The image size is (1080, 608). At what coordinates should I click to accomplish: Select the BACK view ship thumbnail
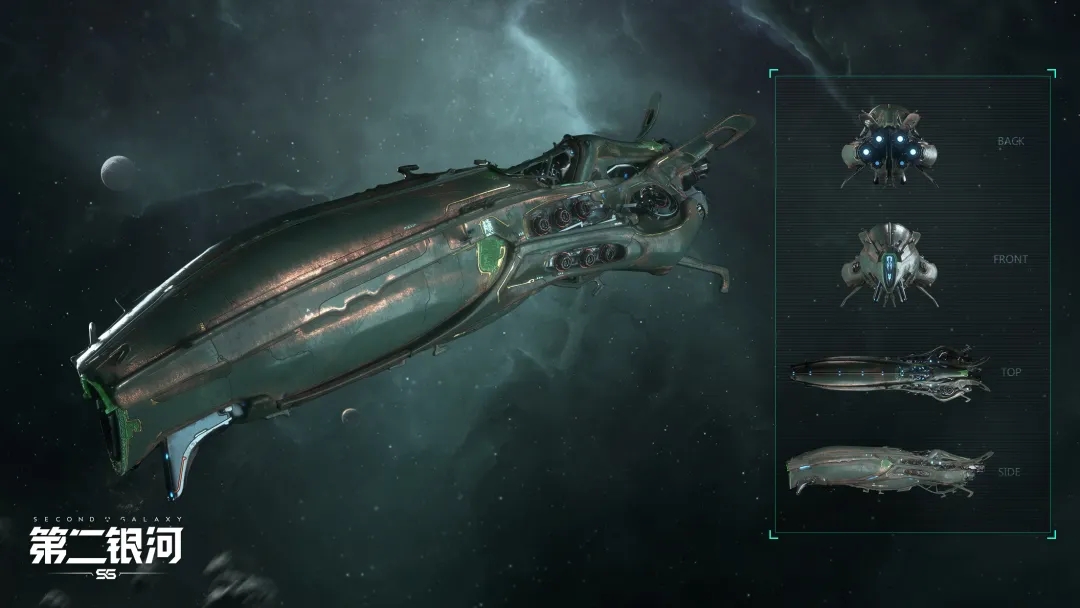888,147
